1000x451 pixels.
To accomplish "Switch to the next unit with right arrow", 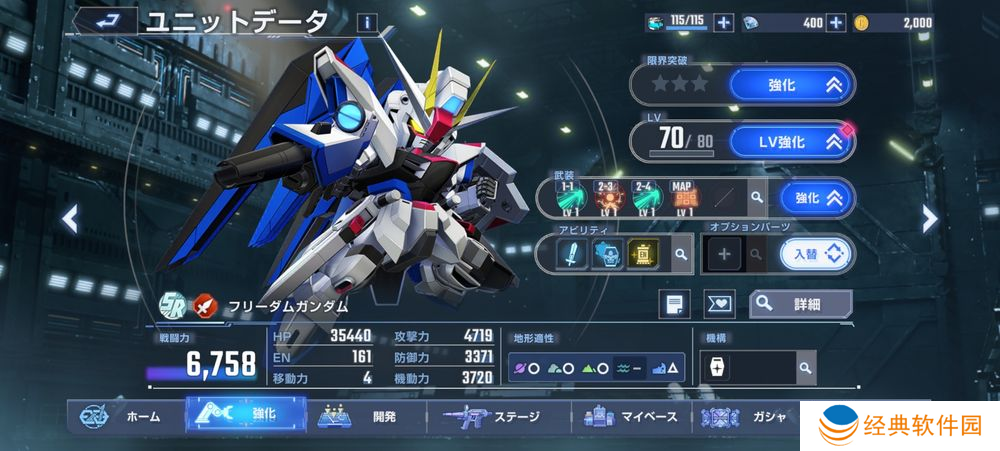I will pos(929,218).
